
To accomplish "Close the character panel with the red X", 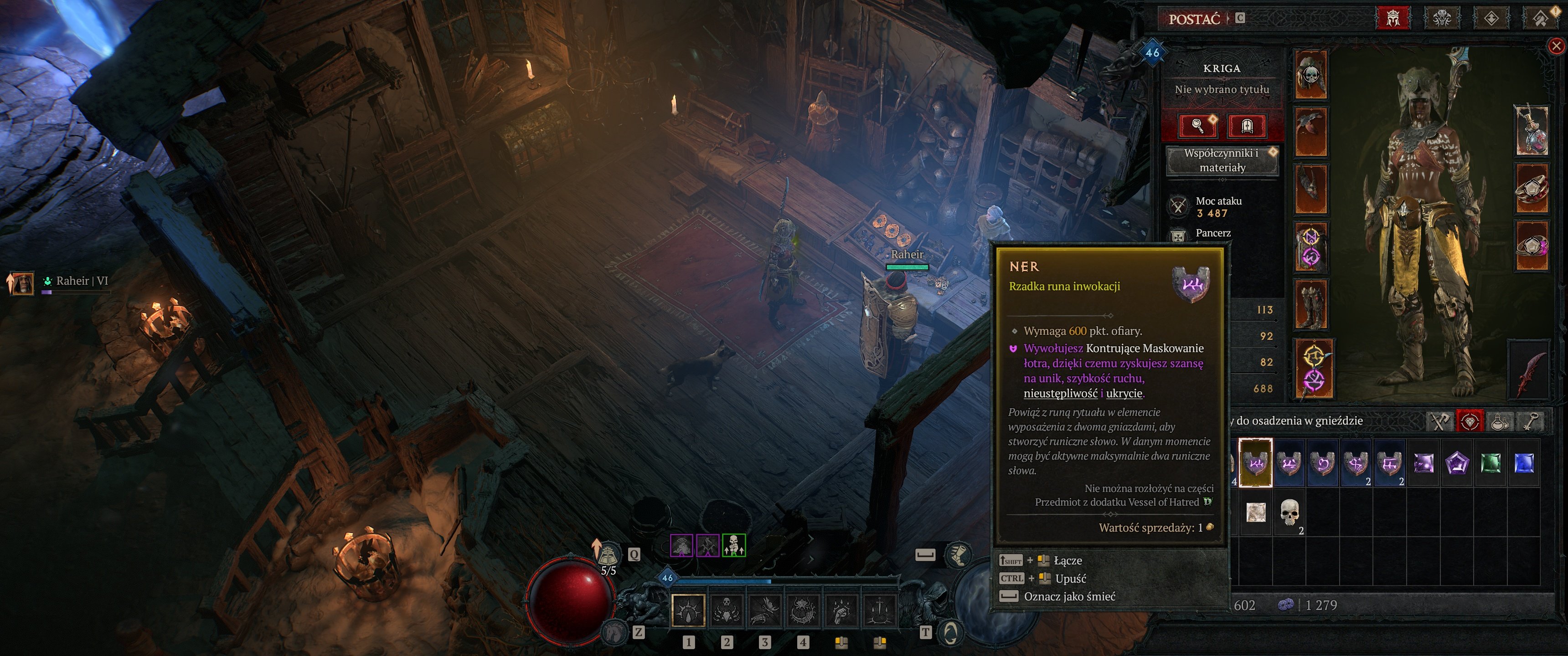I will coord(1556,46).
